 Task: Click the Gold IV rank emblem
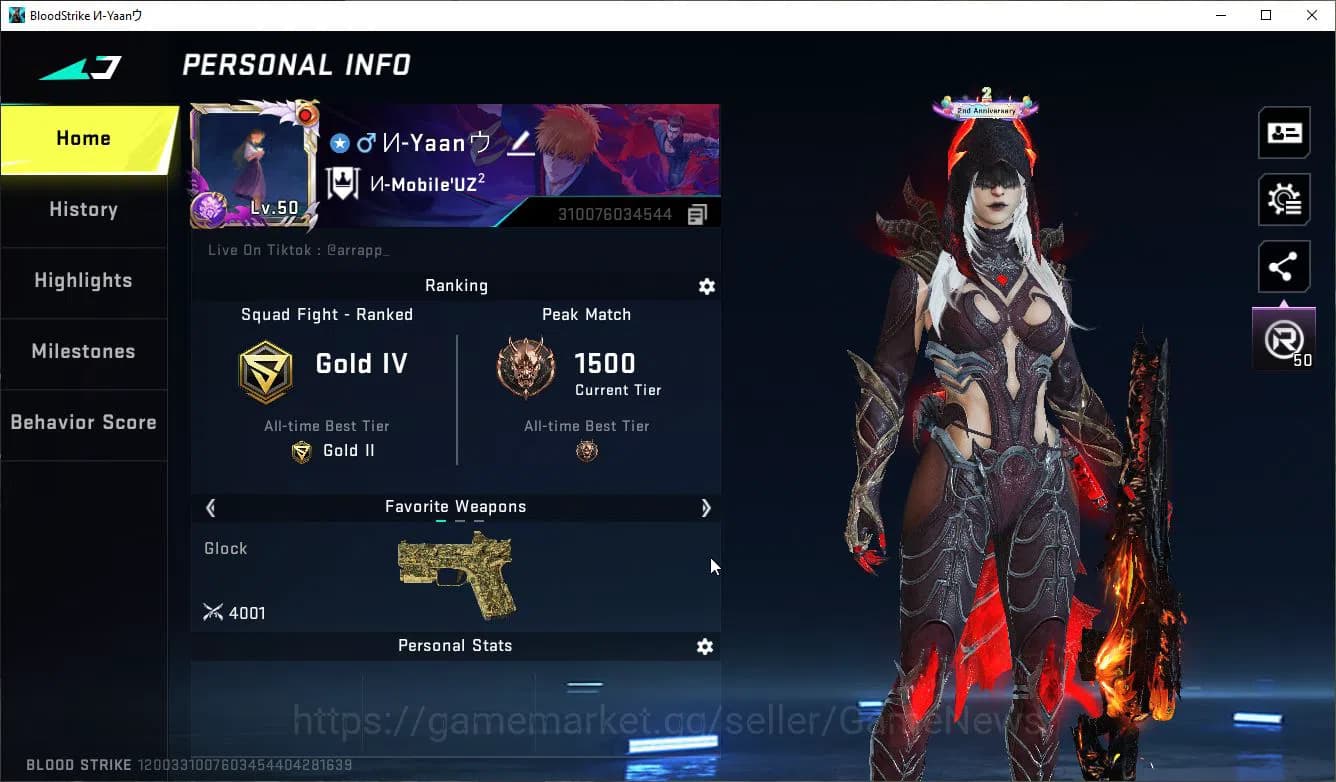point(266,370)
